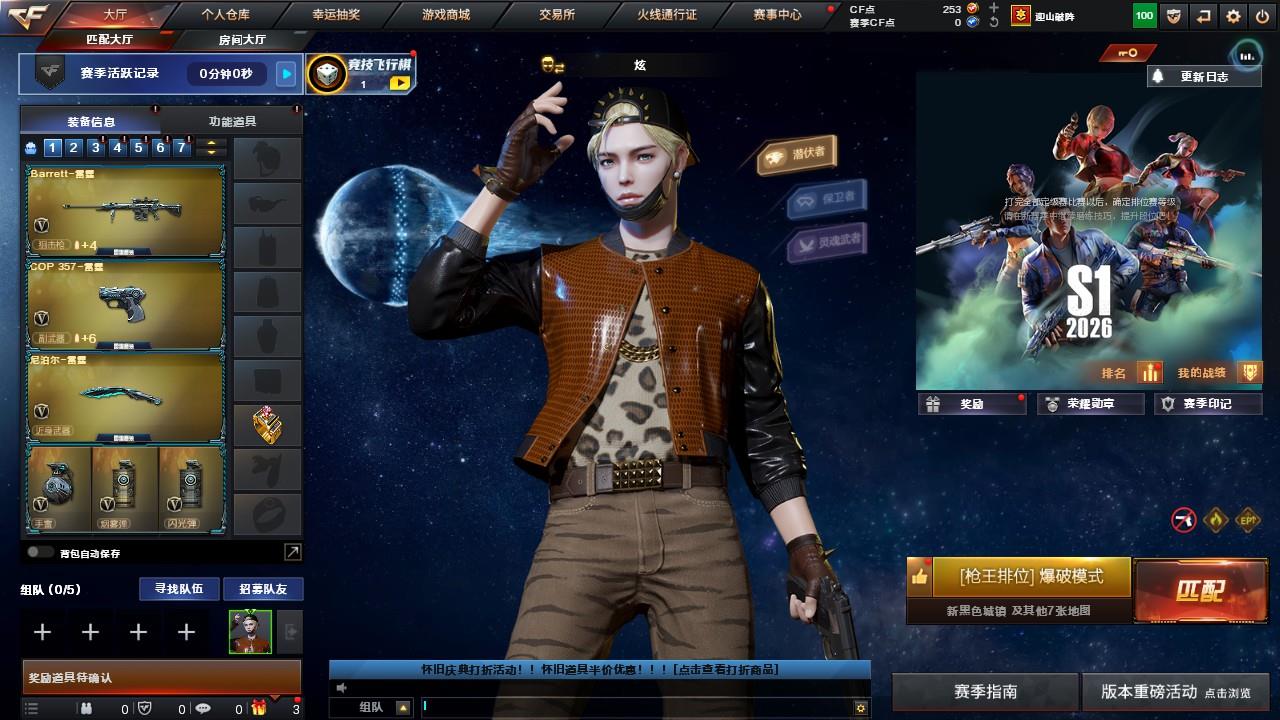Choose the 爆破模式 ranked mode selector
The image size is (1280, 720).
point(1031,577)
